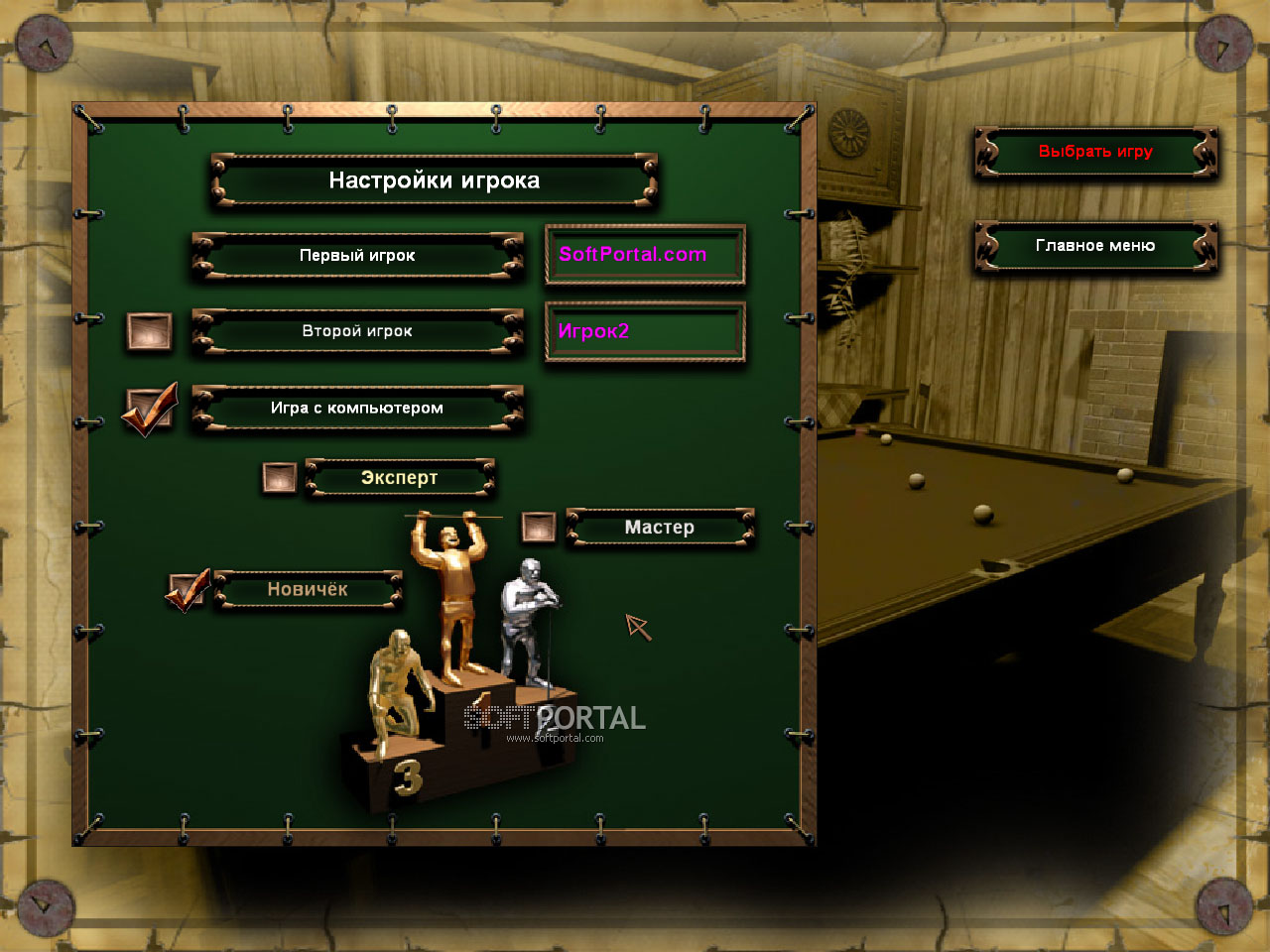
Task: Click the "Выбрать игру" button
Action: pyautogui.click(x=1095, y=152)
